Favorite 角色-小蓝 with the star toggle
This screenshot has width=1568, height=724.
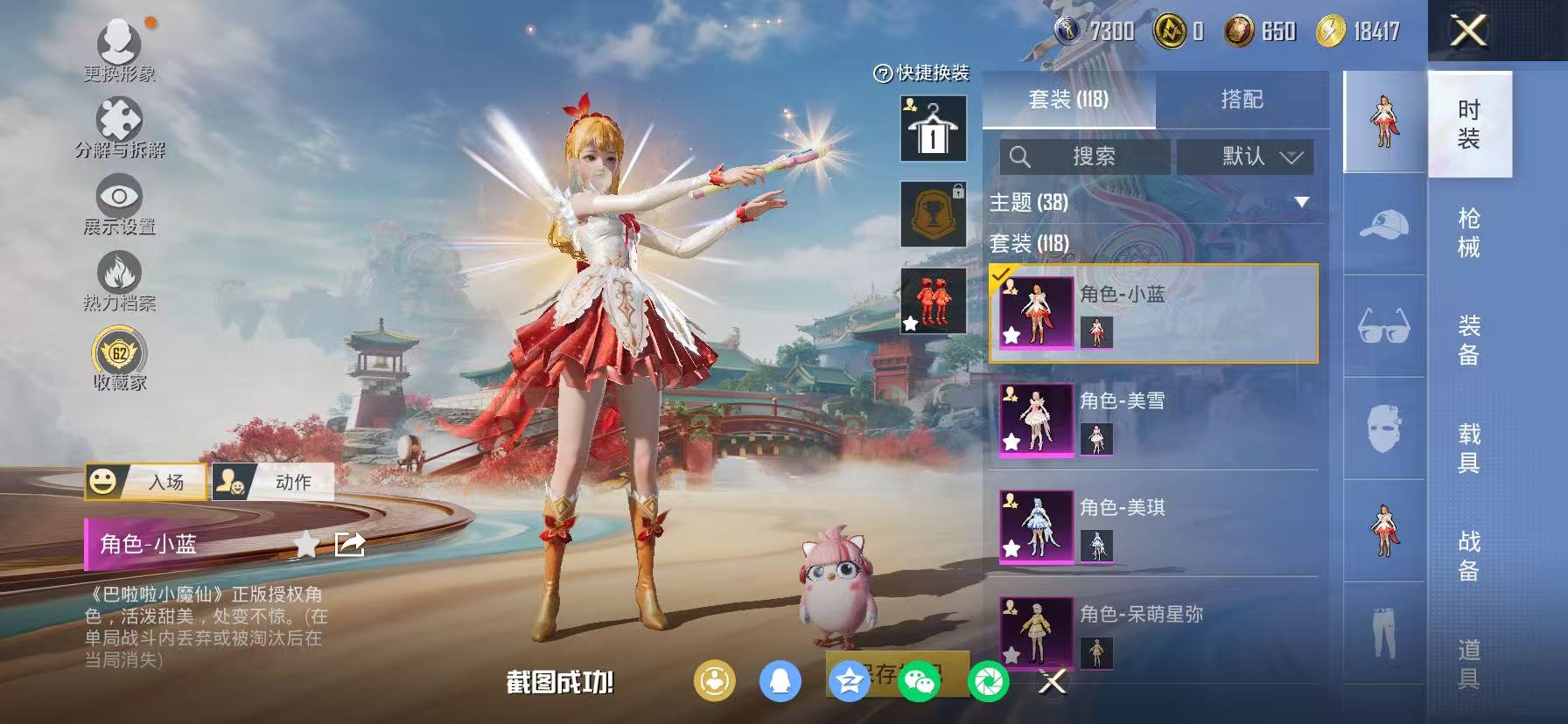pos(305,545)
